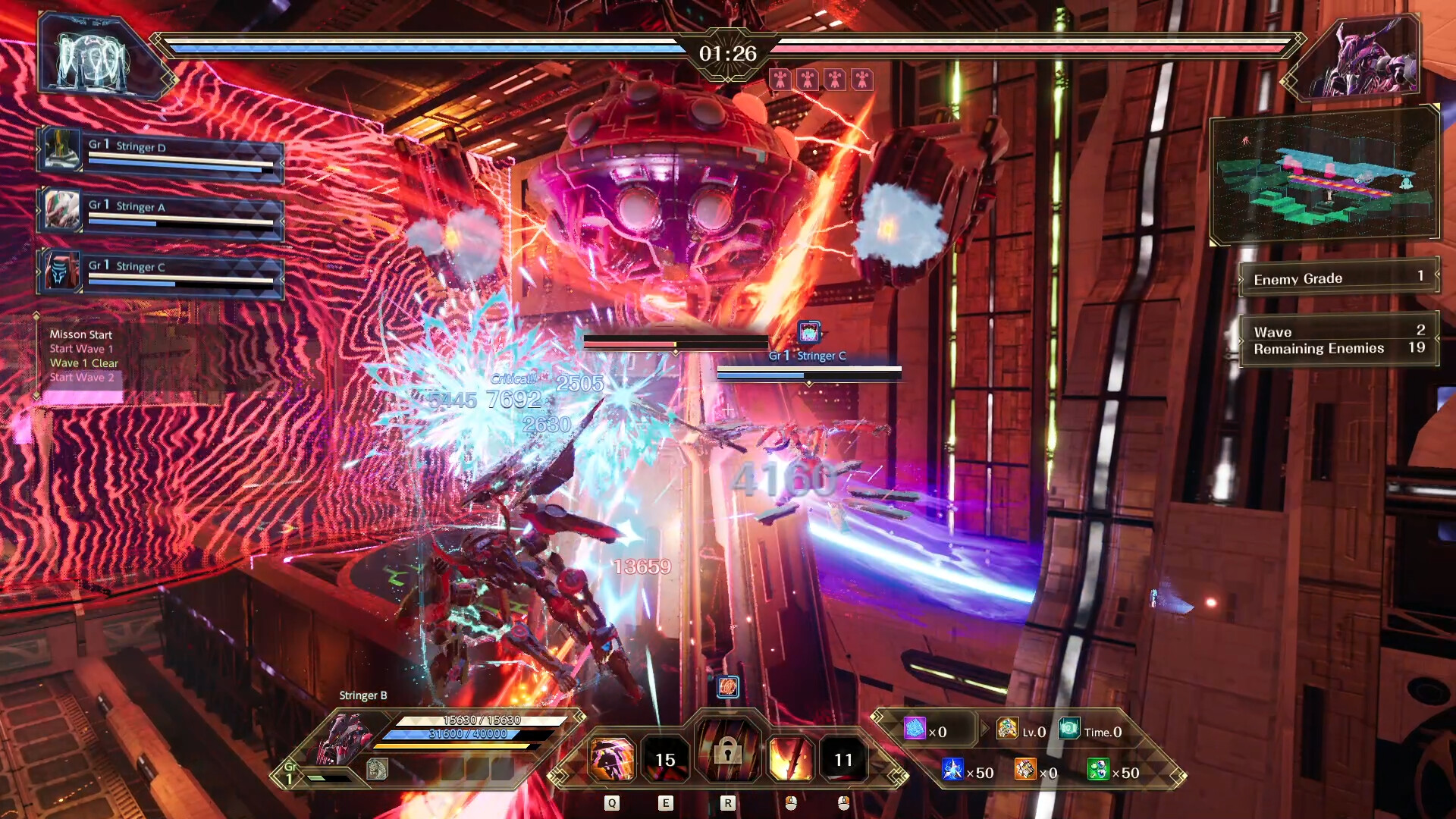This screenshot has width=1456, height=819.
Task: Click the blue star resource icon
Action: tap(952, 770)
